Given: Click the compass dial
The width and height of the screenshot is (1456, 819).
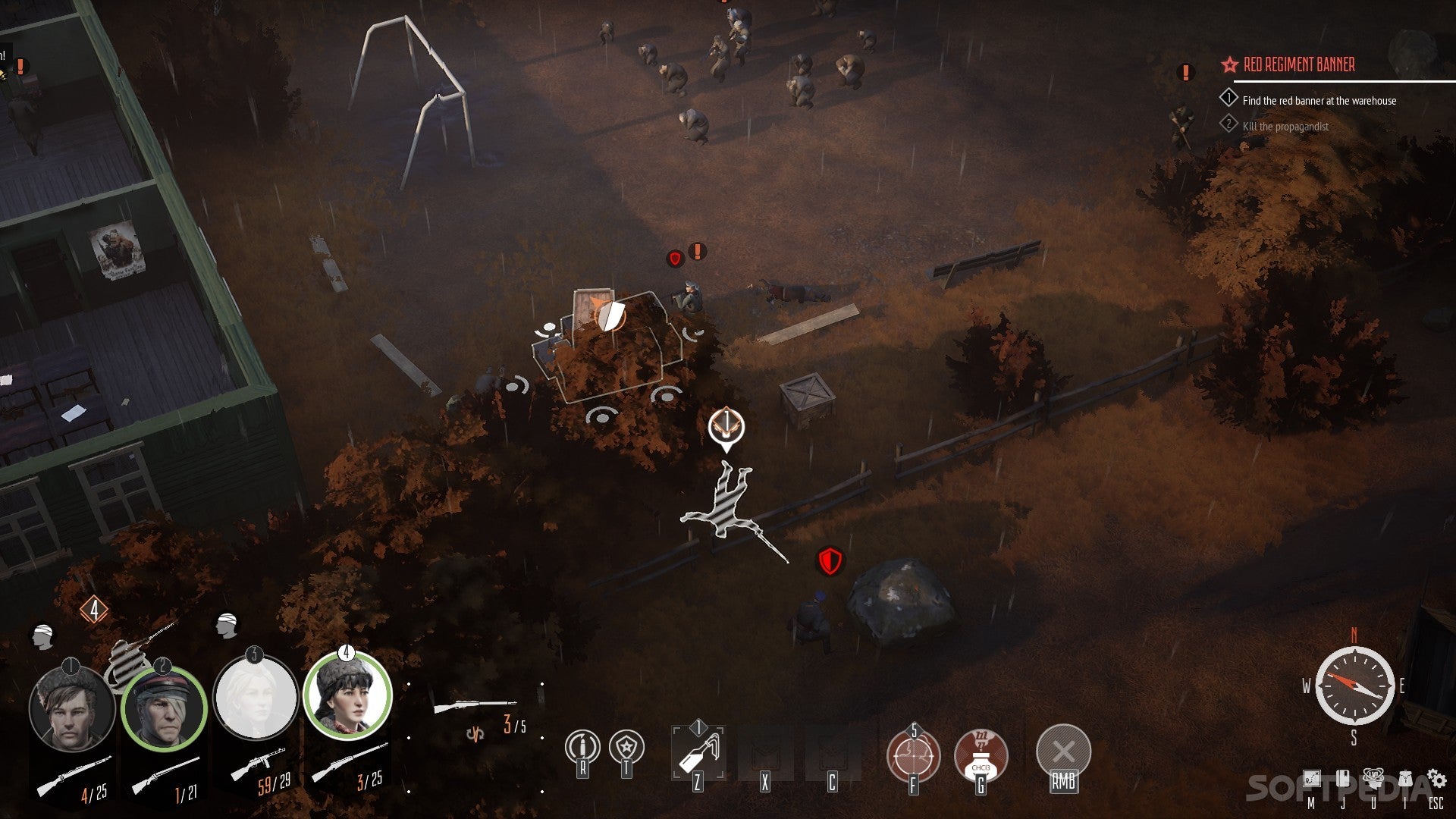Looking at the screenshot, I should 1354,686.
